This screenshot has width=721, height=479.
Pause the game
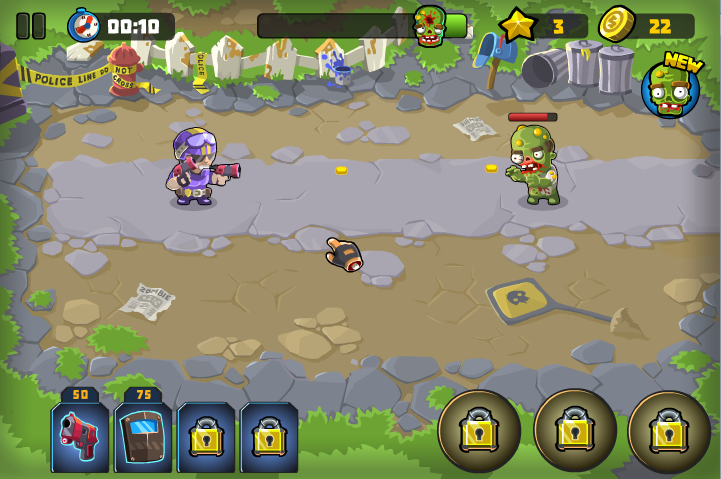tap(31, 26)
